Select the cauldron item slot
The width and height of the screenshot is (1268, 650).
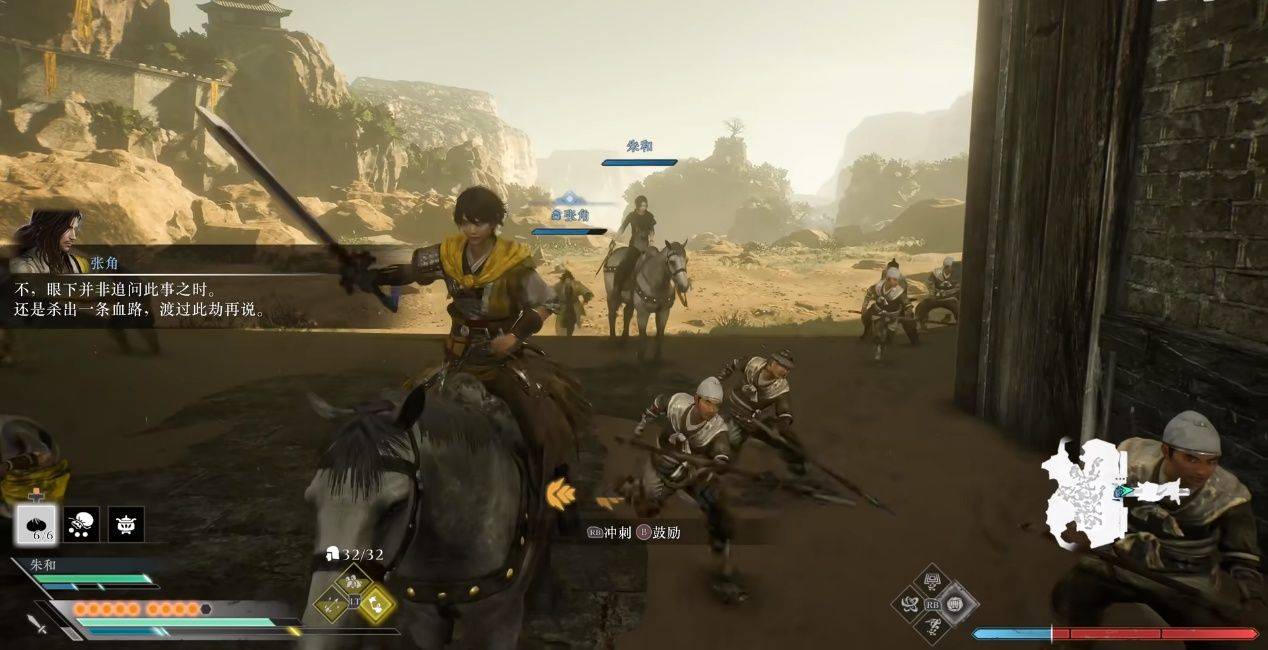[x=126, y=523]
